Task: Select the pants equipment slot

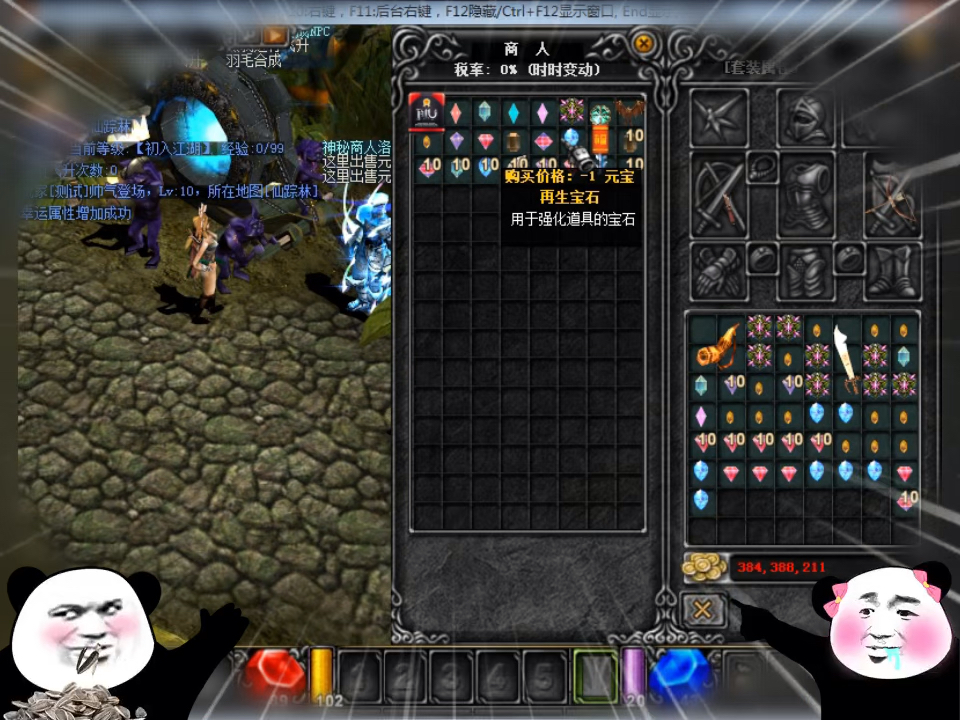Action: tap(806, 270)
